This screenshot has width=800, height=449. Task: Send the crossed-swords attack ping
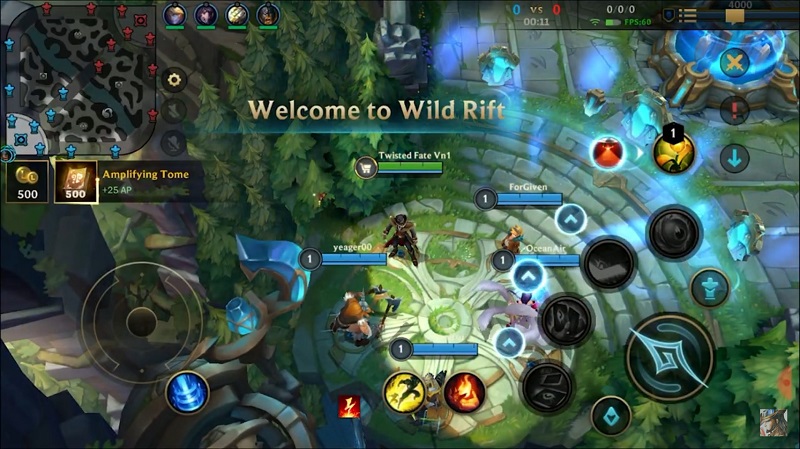[736, 63]
